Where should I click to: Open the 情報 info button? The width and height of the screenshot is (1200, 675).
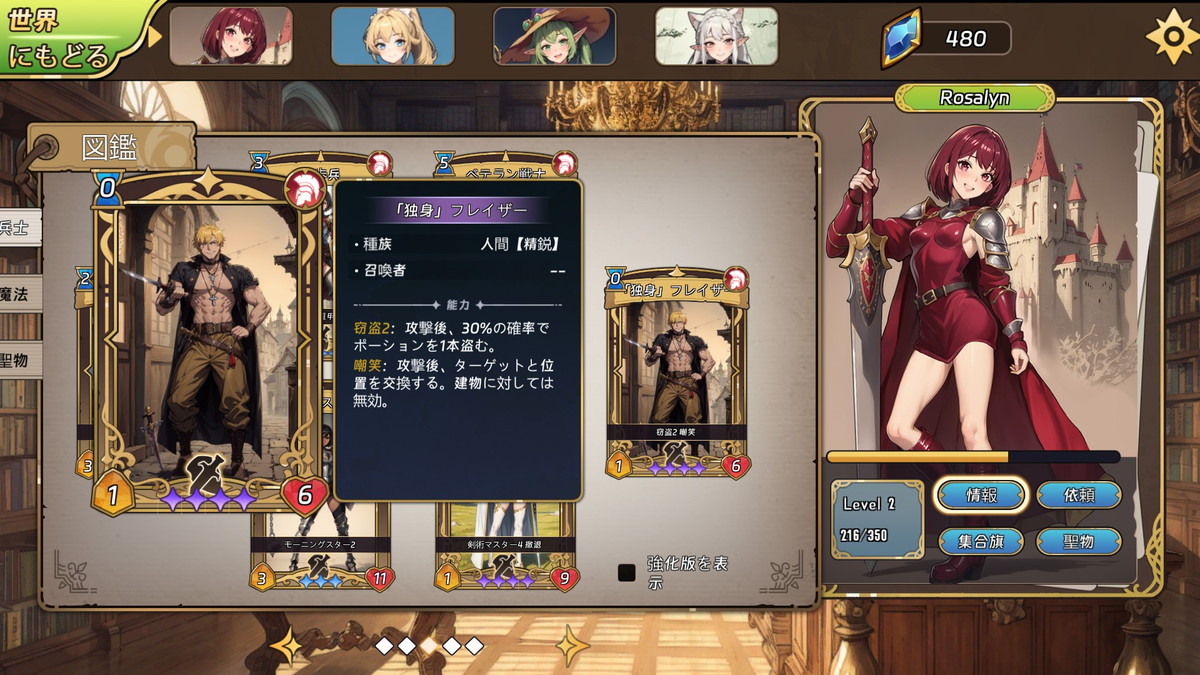click(x=980, y=495)
